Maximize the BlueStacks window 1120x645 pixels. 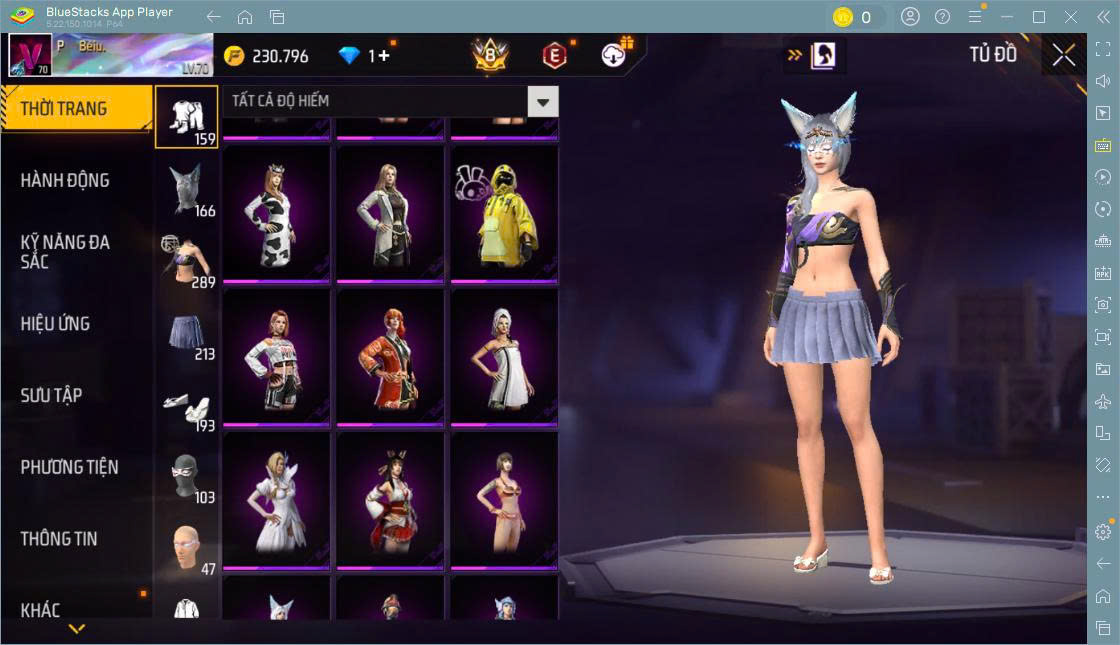click(x=1039, y=17)
